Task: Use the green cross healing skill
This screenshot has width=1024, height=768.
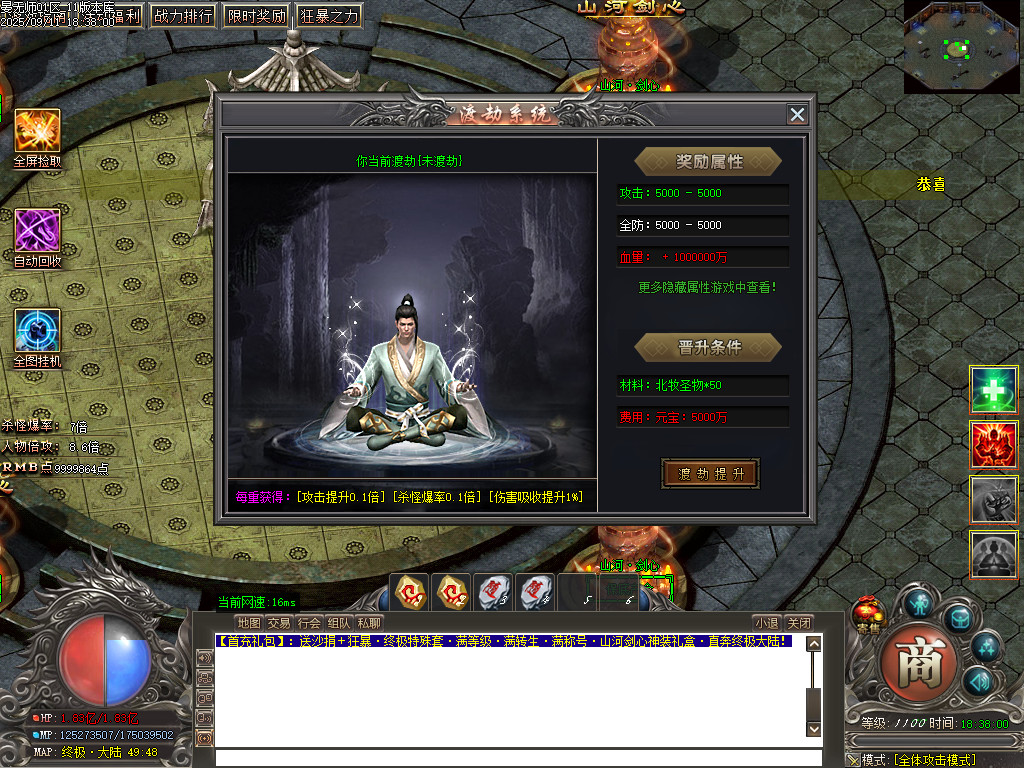Action: pos(993,390)
